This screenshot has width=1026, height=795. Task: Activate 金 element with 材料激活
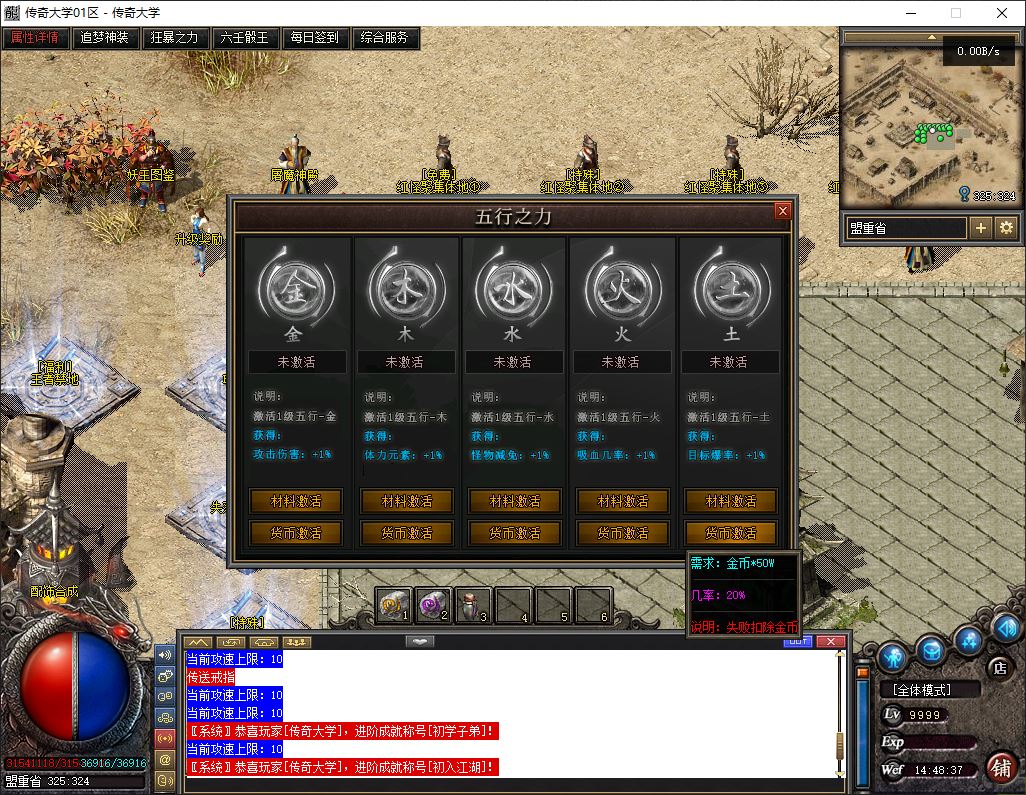[x=296, y=501]
